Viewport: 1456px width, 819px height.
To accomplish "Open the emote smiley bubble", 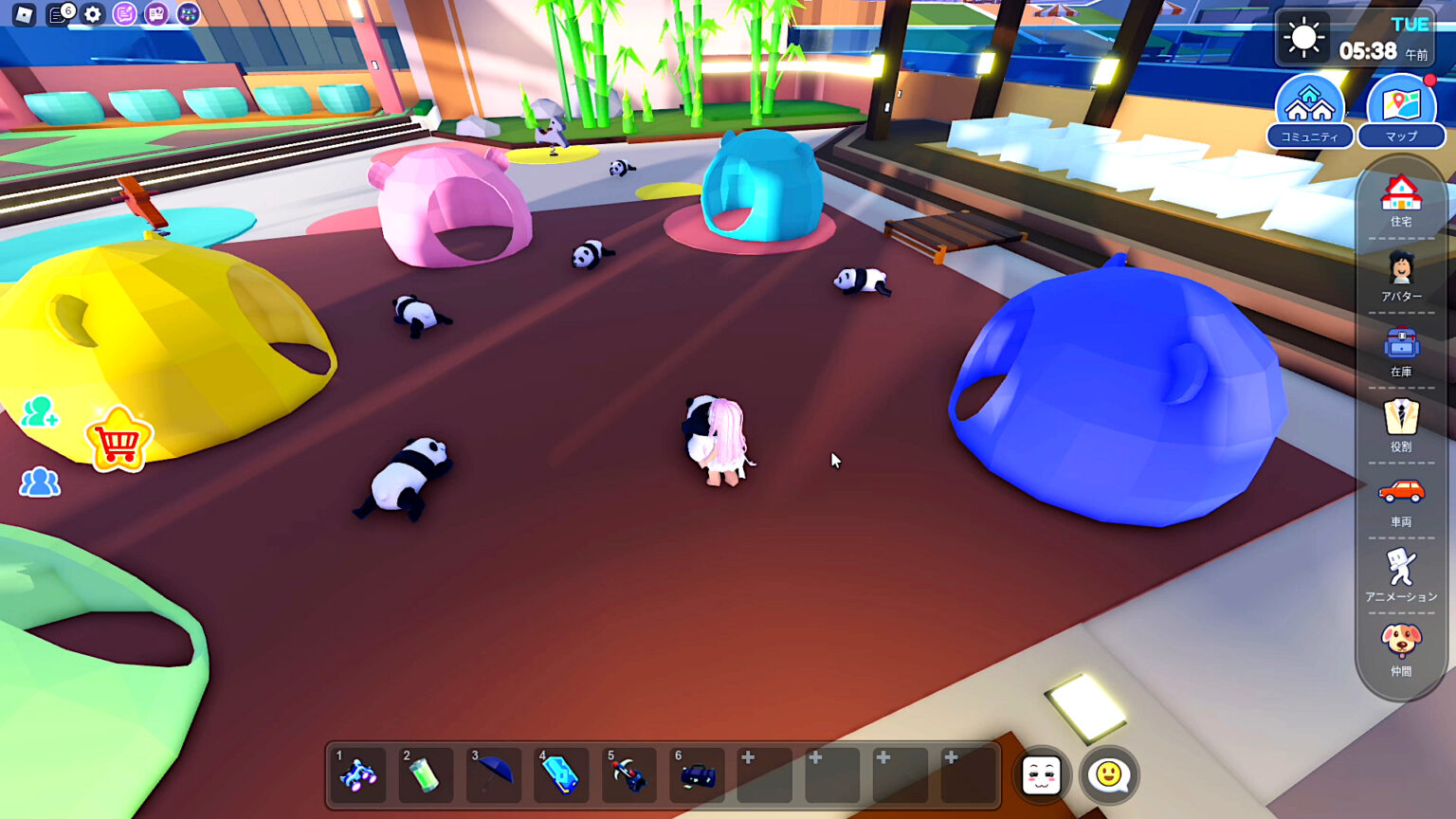I will (1111, 775).
